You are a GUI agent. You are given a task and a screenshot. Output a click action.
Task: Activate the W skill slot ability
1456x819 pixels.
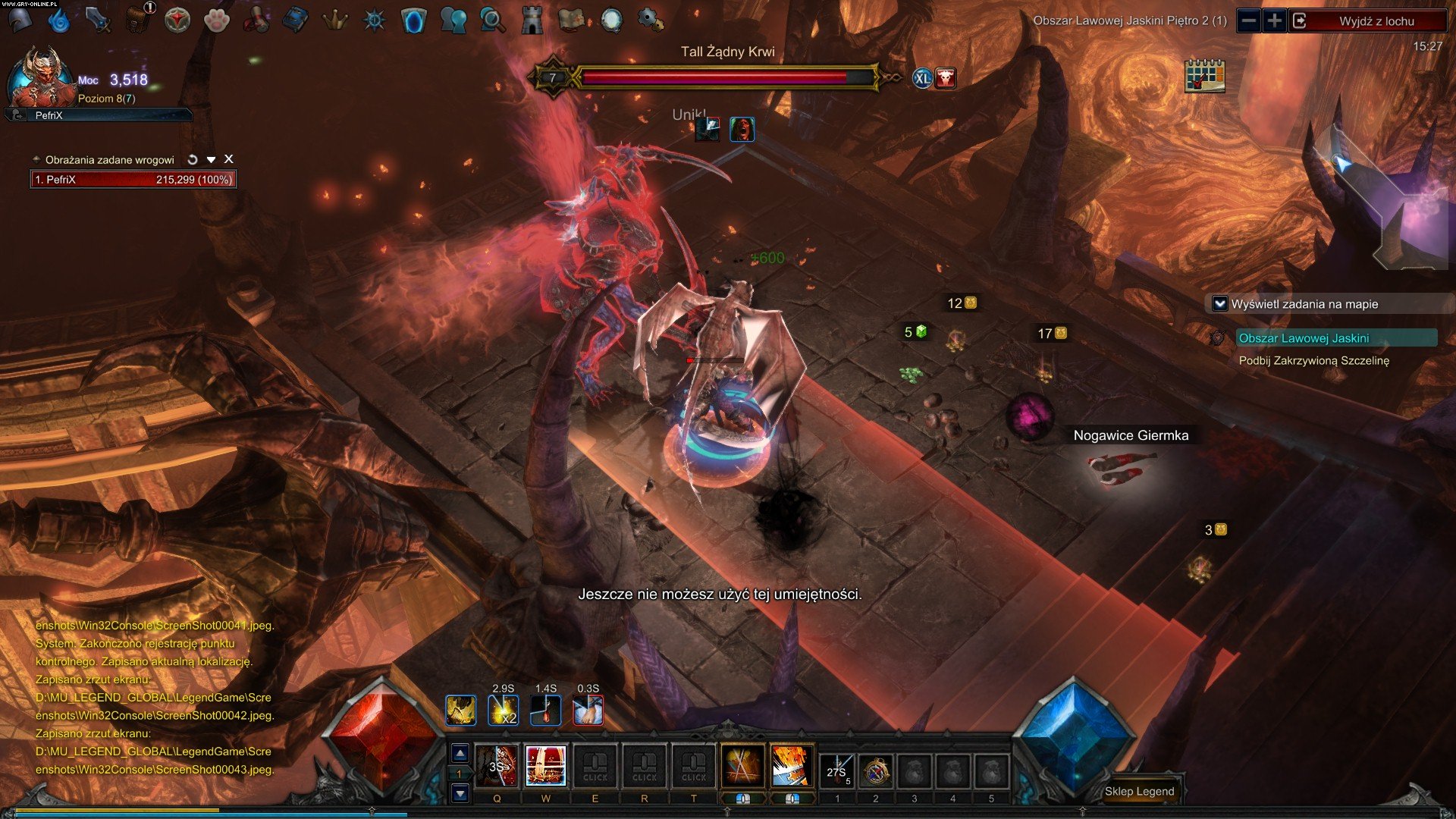[x=545, y=766]
